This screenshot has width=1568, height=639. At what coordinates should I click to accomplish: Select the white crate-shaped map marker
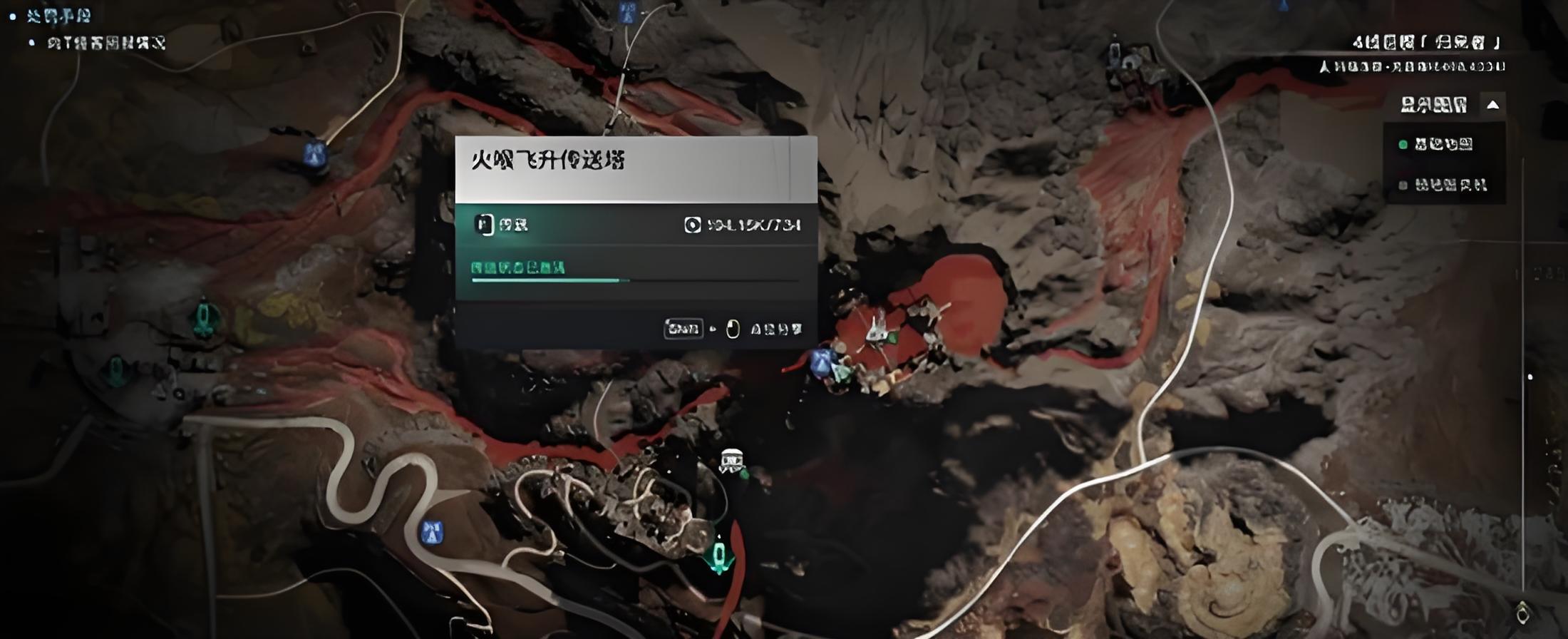click(x=731, y=460)
